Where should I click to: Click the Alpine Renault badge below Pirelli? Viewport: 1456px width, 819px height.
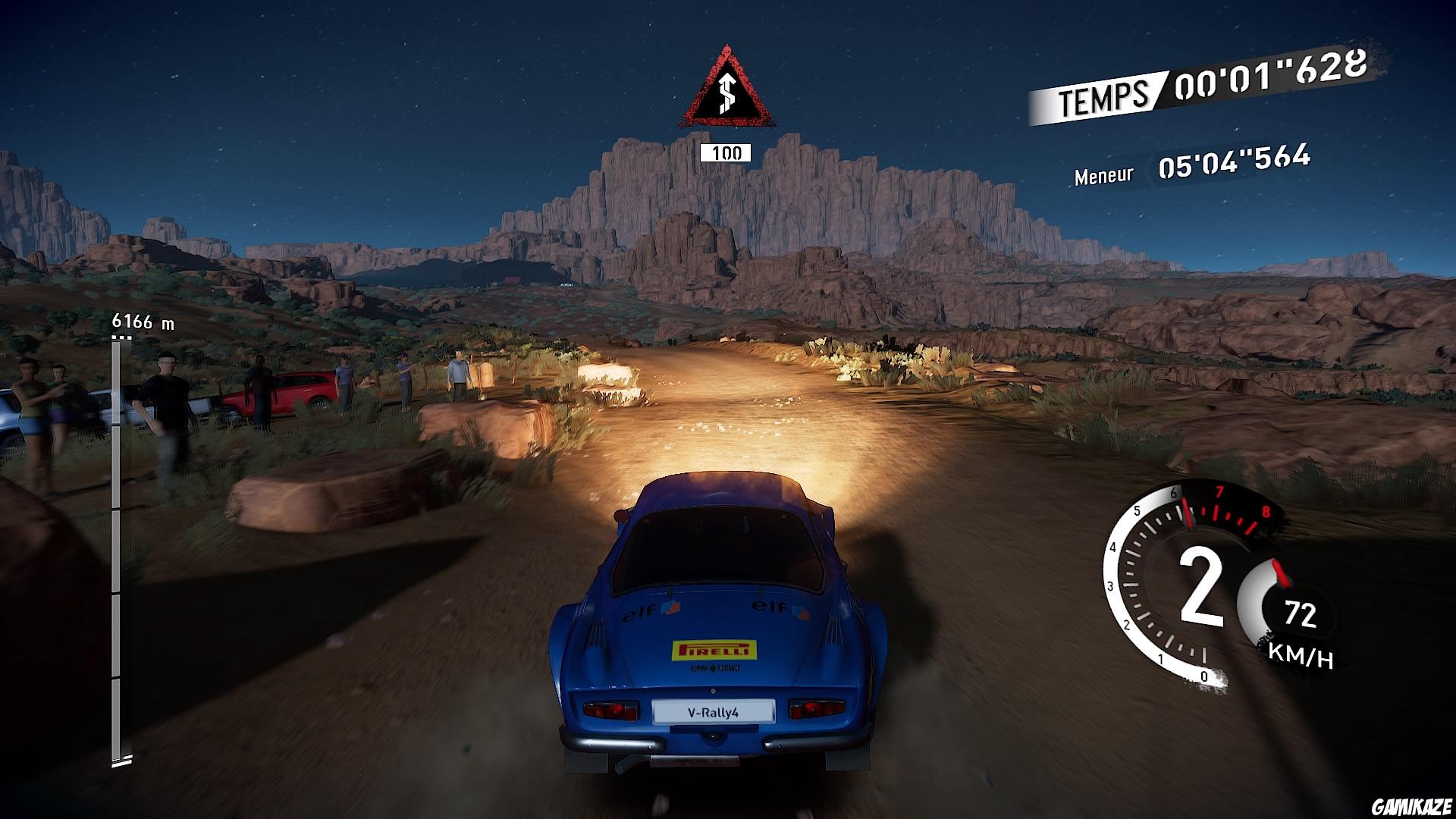coord(713,667)
